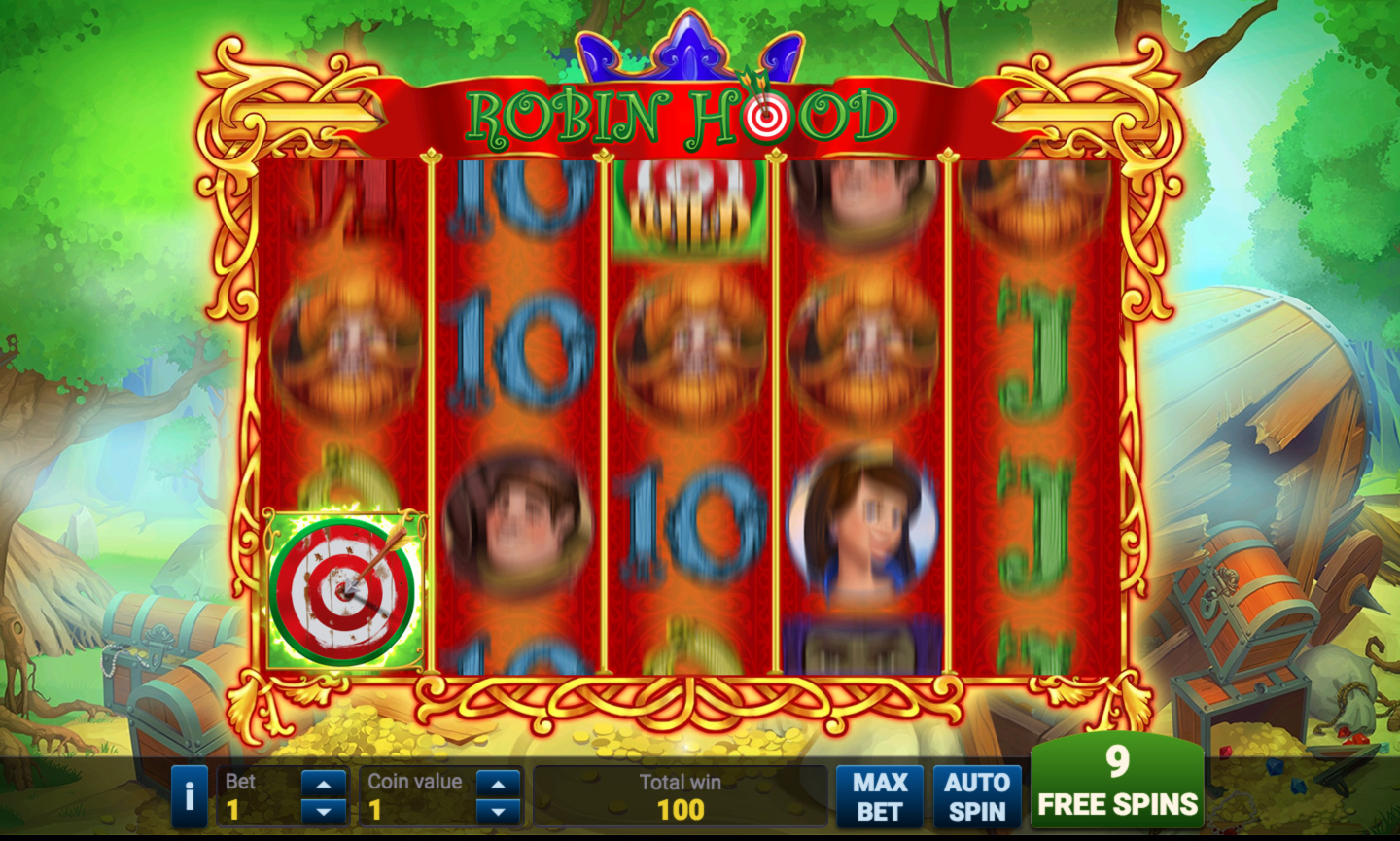Open the paytable info via the blue i icon

[191, 795]
